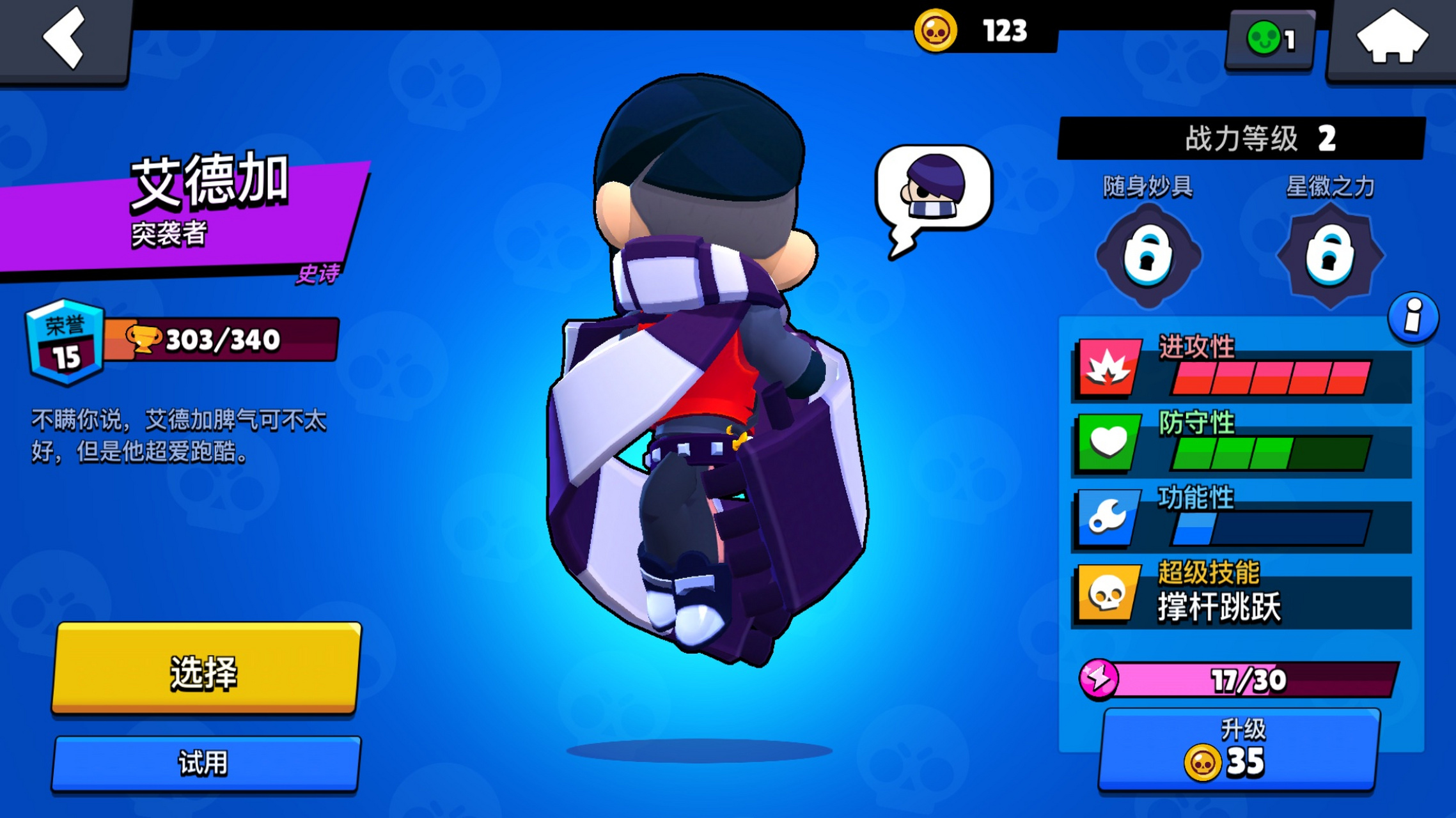Go back with the white arrow button
The height and width of the screenshot is (818, 1456).
click(x=65, y=40)
